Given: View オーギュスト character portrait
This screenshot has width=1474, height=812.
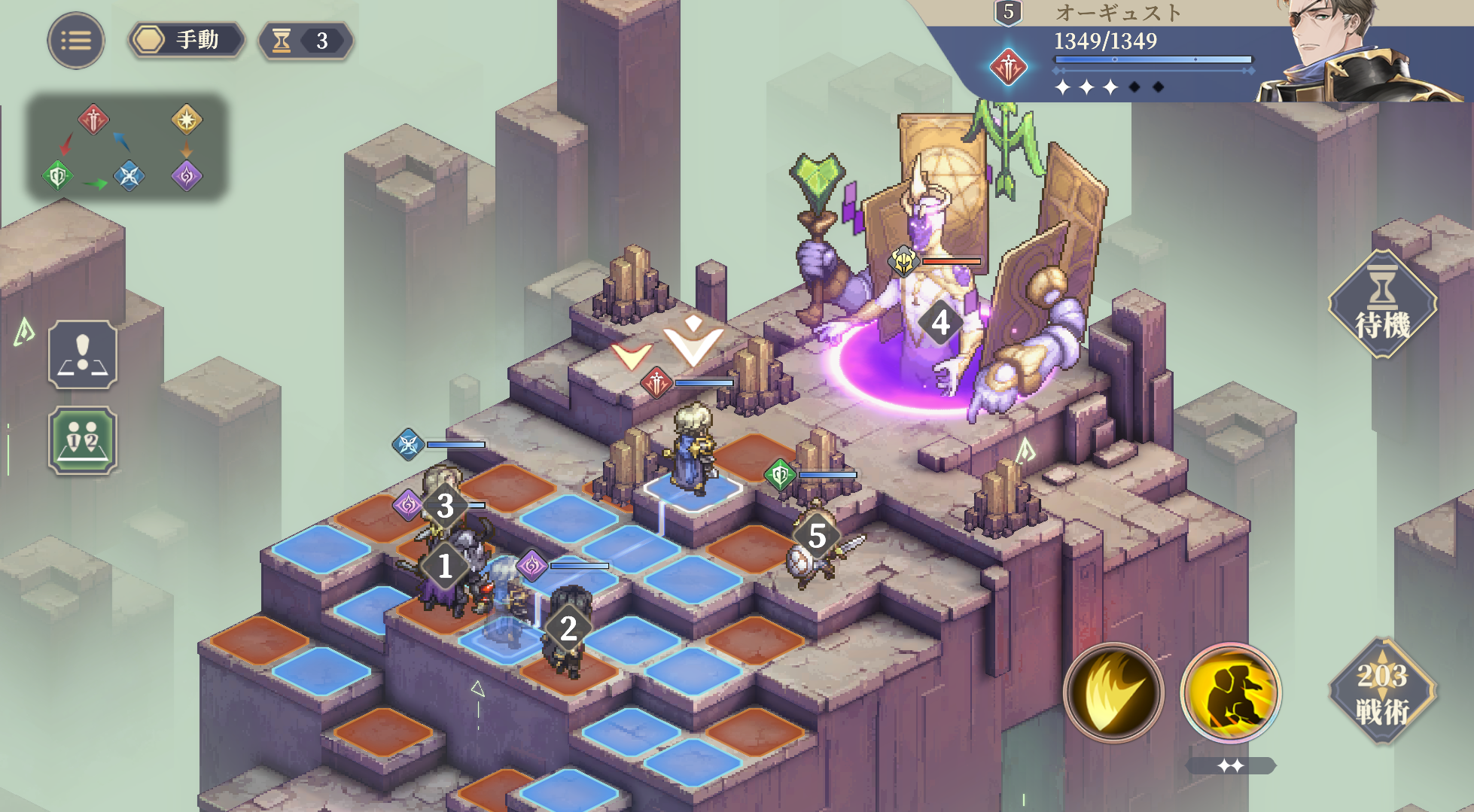Looking at the screenshot, I should (1348, 53).
